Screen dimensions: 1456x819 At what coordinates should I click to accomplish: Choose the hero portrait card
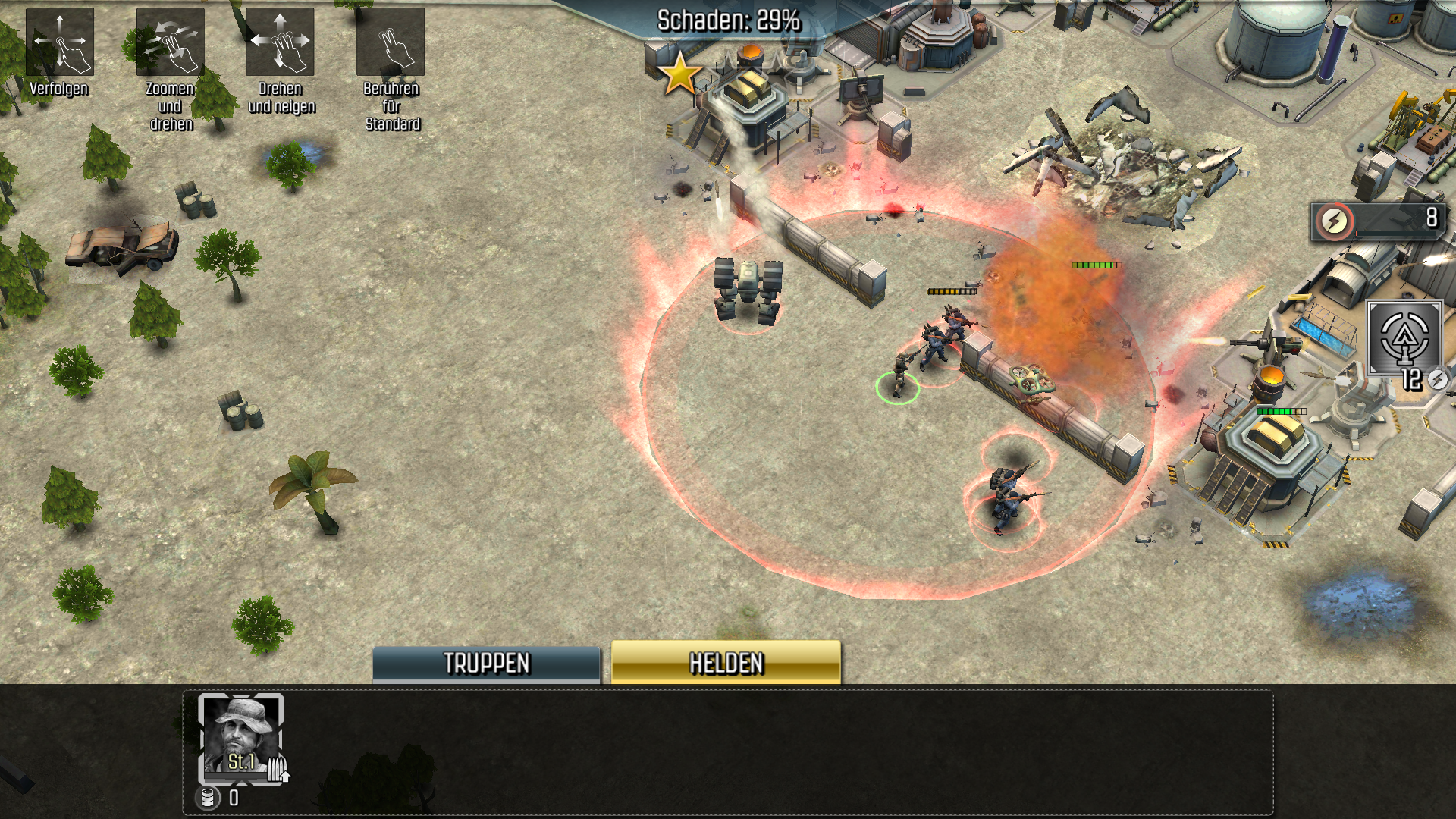point(241,739)
